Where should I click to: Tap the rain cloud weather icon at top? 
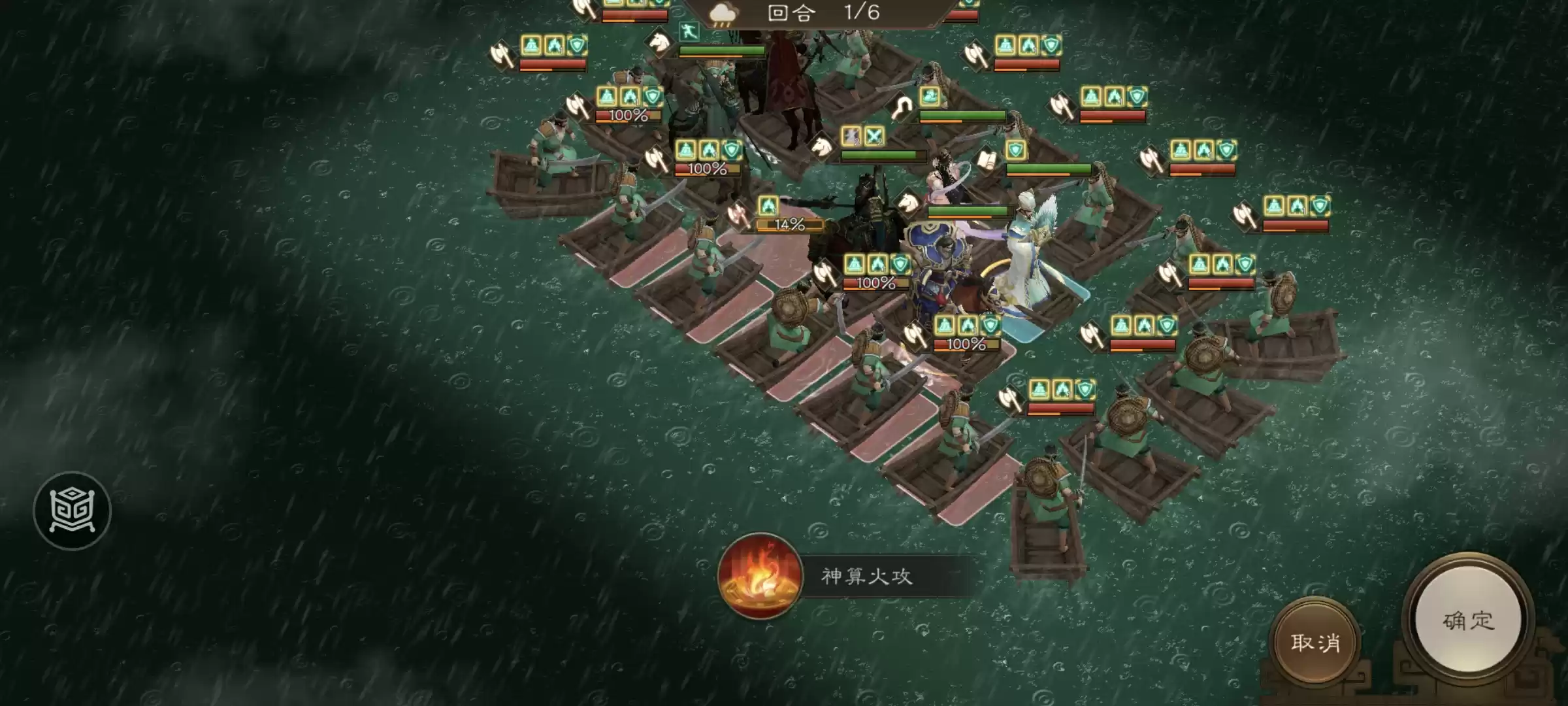click(721, 12)
